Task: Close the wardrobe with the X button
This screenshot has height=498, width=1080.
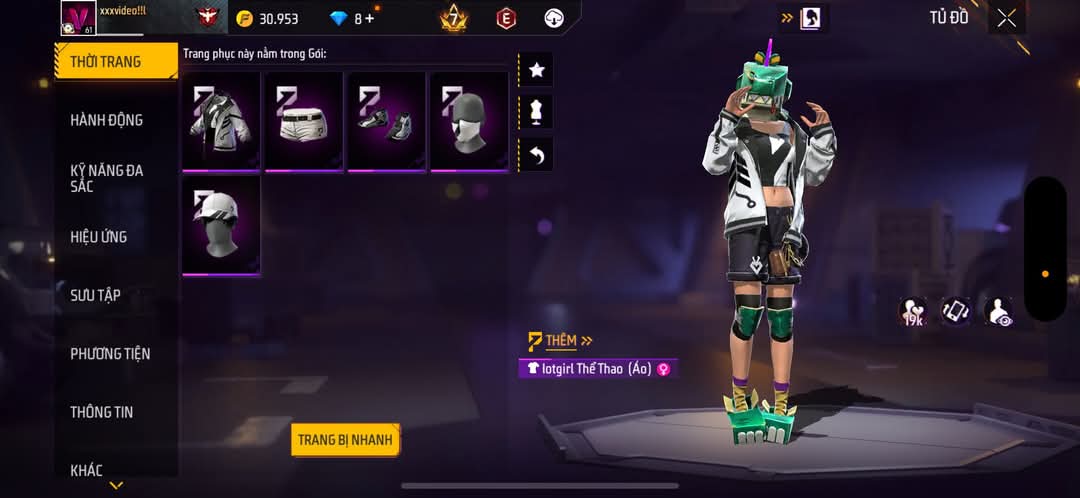Action: coord(1006,18)
